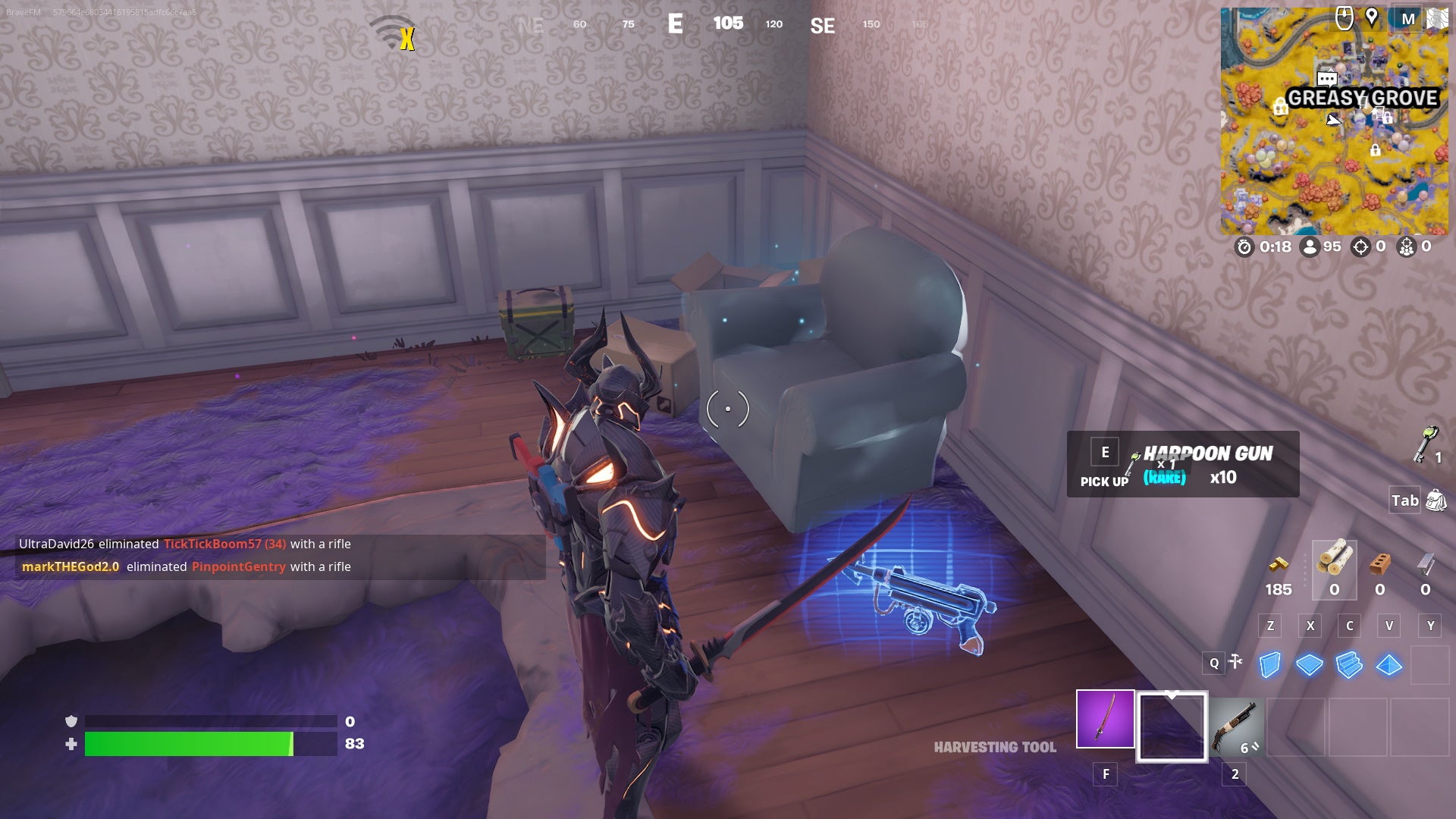Click the wood material icon
1456x819 pixels.
(x=1335, y=563)
